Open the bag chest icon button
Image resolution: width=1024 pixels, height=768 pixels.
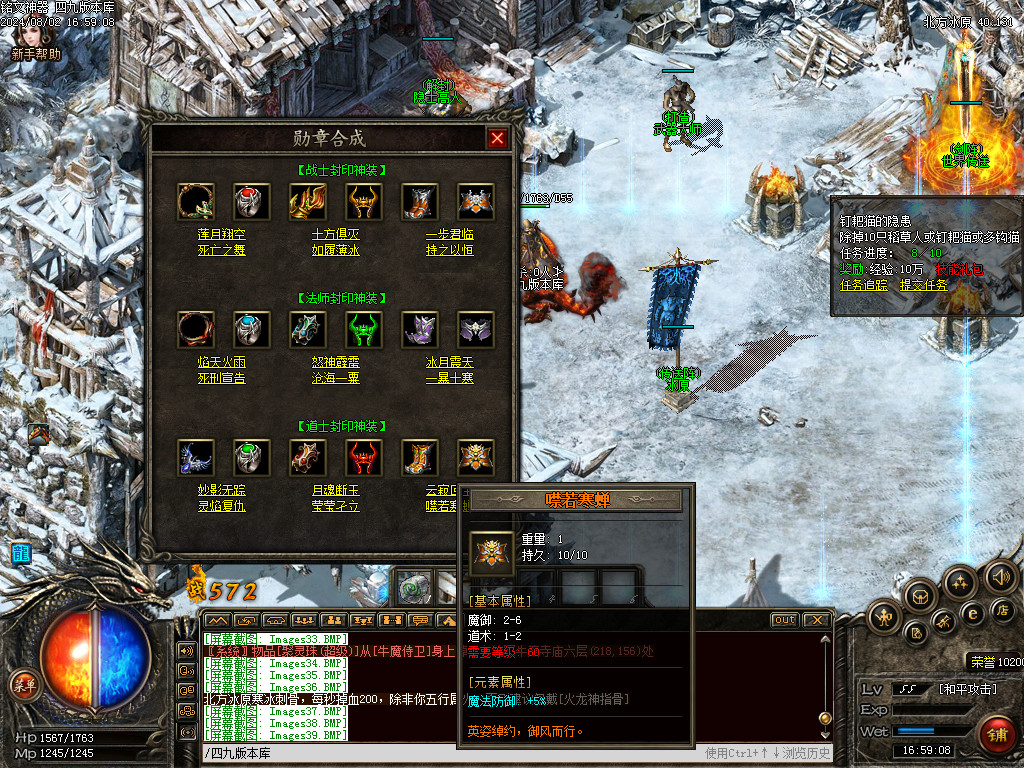(x=920, y=596)
